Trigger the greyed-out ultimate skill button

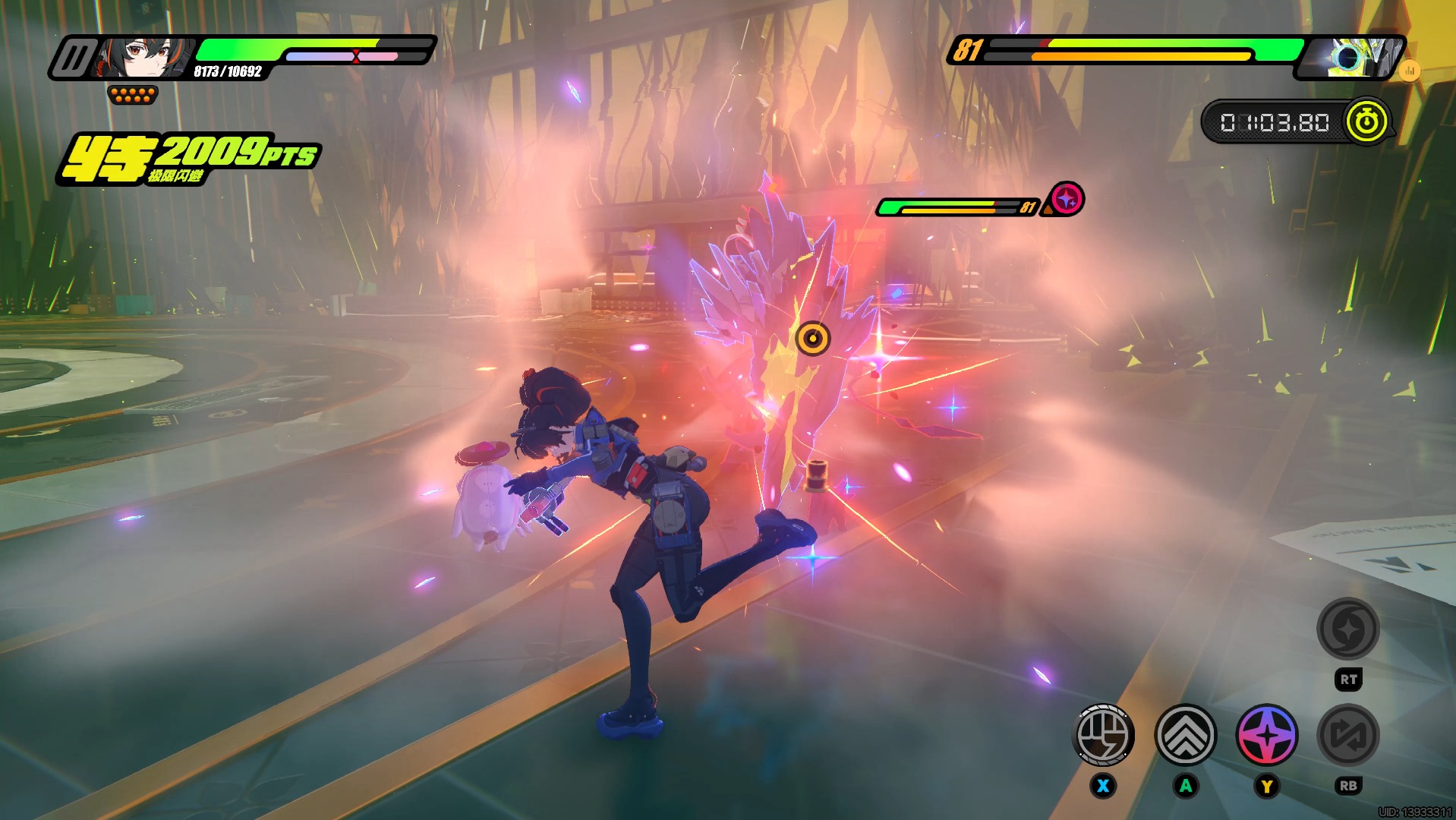(x=1348, y=629)
